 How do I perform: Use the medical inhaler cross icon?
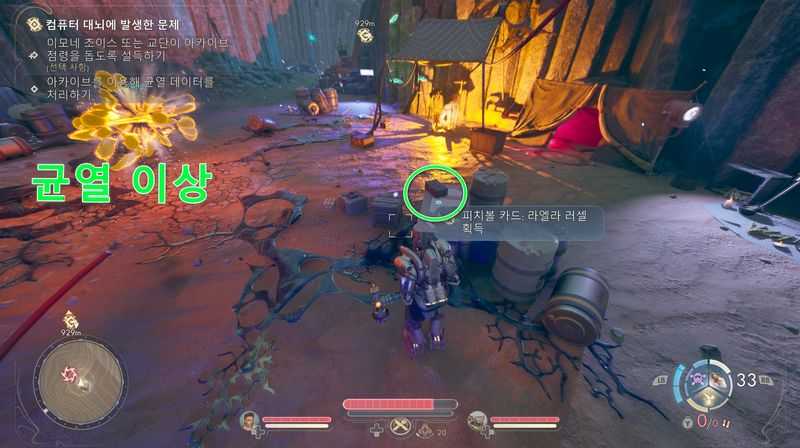click(375, 430)
